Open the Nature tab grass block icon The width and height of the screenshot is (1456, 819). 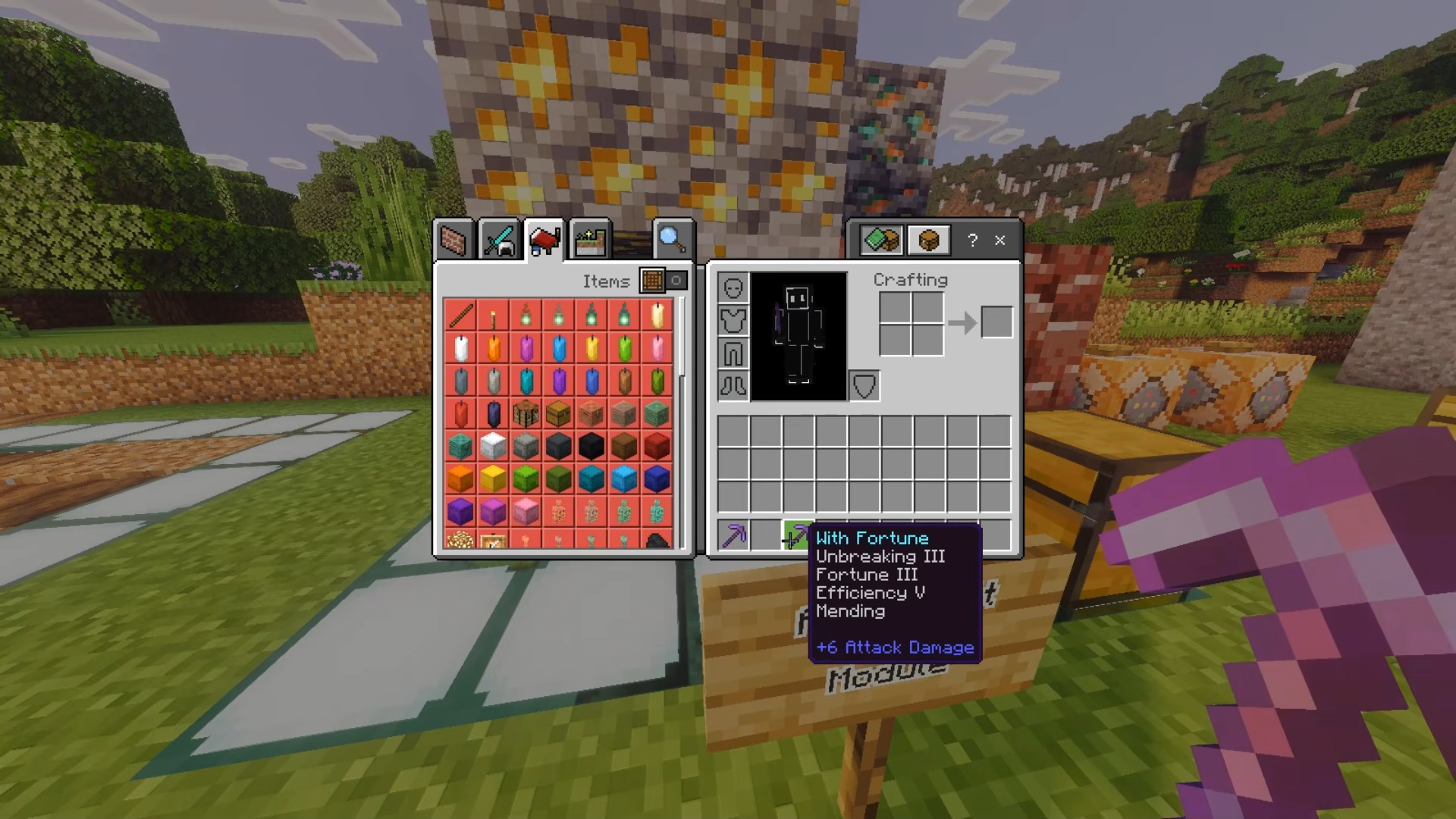(x=589, y=239)
